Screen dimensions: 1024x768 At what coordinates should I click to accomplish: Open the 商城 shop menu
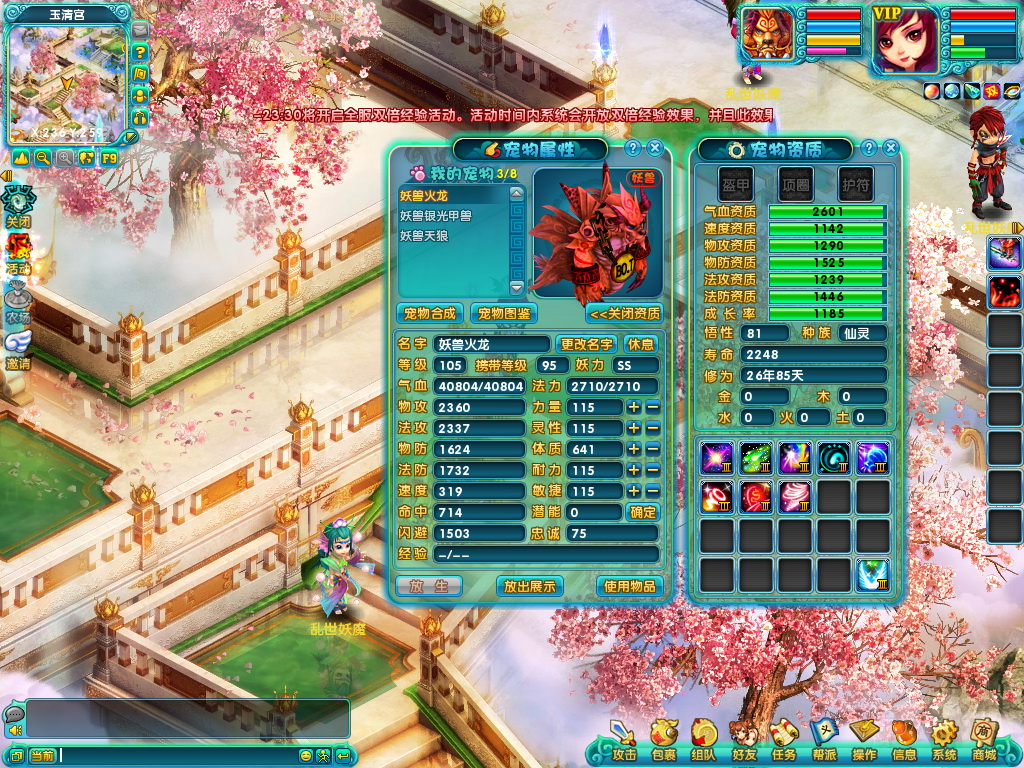pos(984,741)
